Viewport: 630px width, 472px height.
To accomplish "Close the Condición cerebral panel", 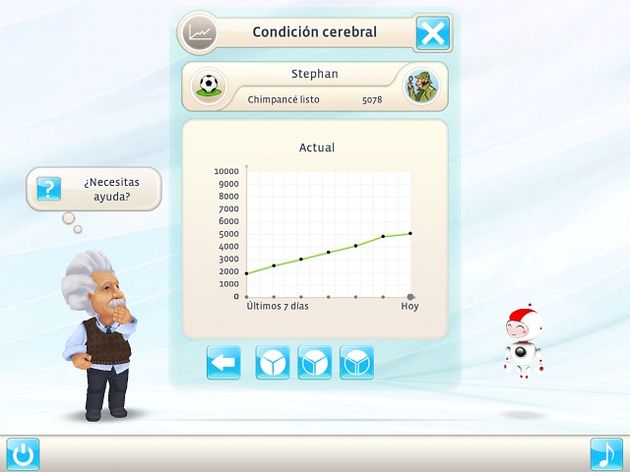I will pos(433,33).
